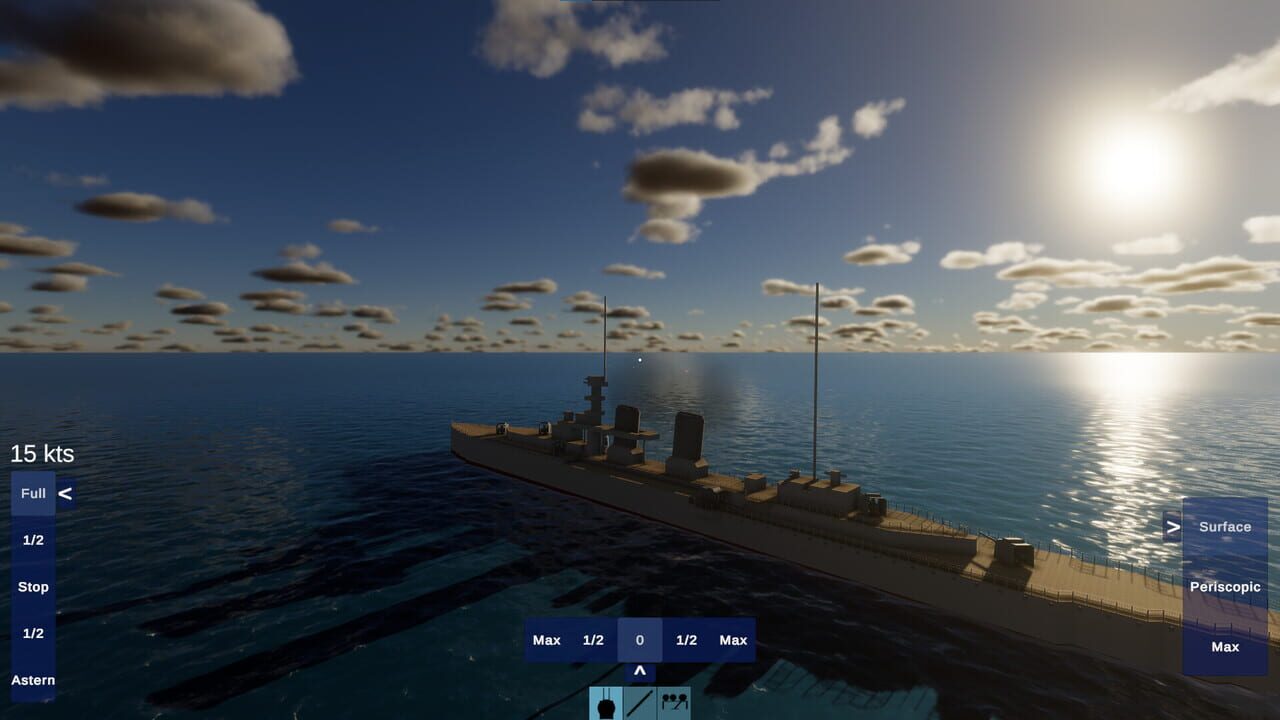Collapse the speed panel with the left chevron
The height and width of the screenshot is (720, 1280).
coord(67,492)
